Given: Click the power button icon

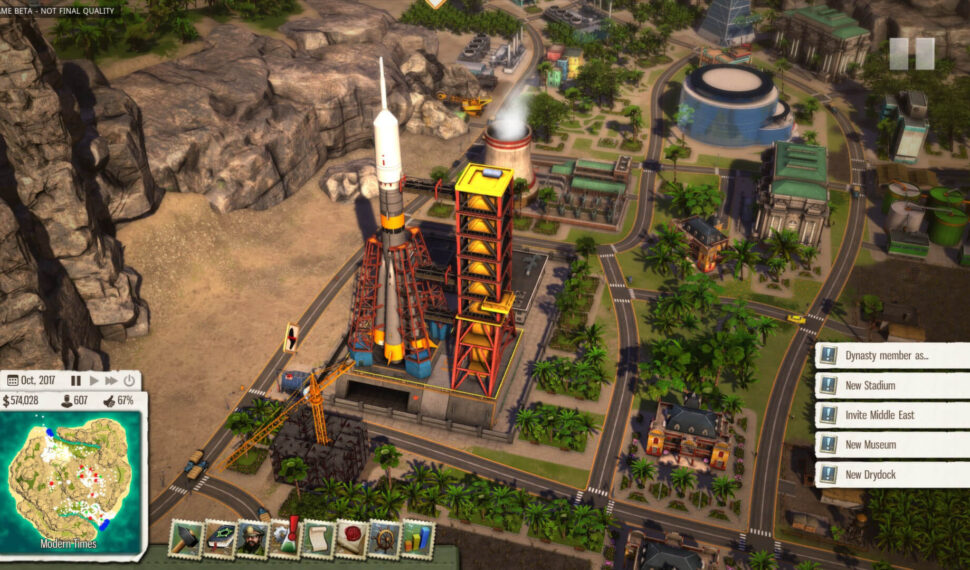Looking at the screenshot, I should coord(128,381).
